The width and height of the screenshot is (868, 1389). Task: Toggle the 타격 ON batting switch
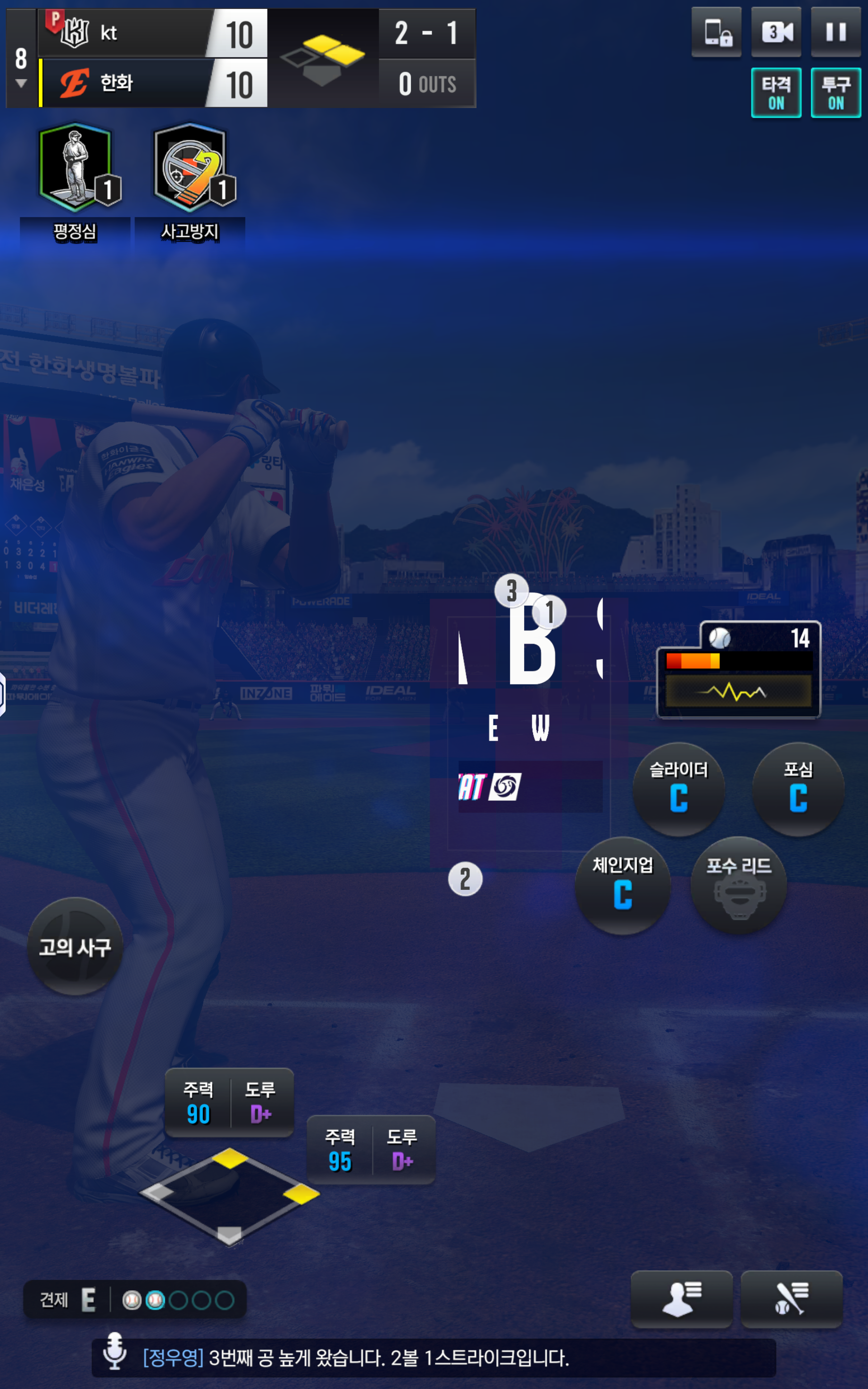[x=776, y=92]
